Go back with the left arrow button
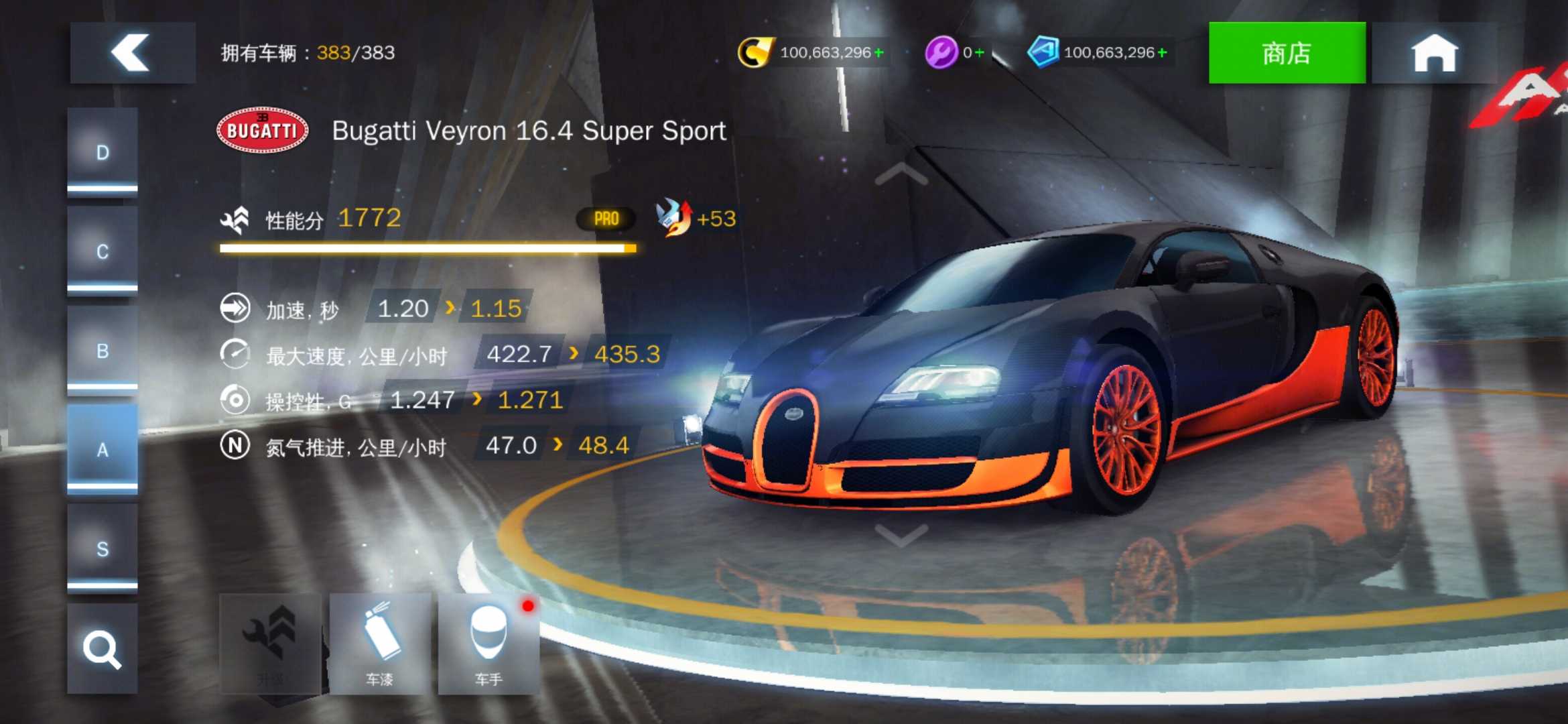 pos(132,53)
